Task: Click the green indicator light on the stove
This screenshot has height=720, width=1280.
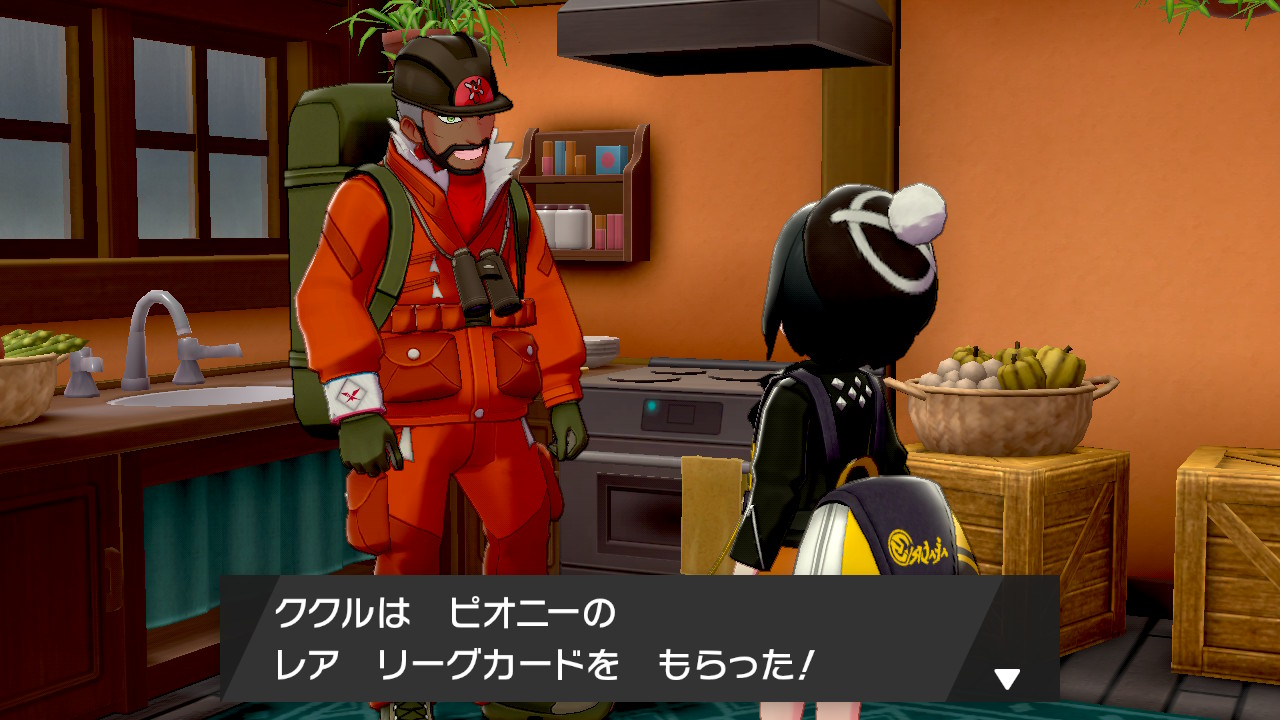Action: point(652,405)
